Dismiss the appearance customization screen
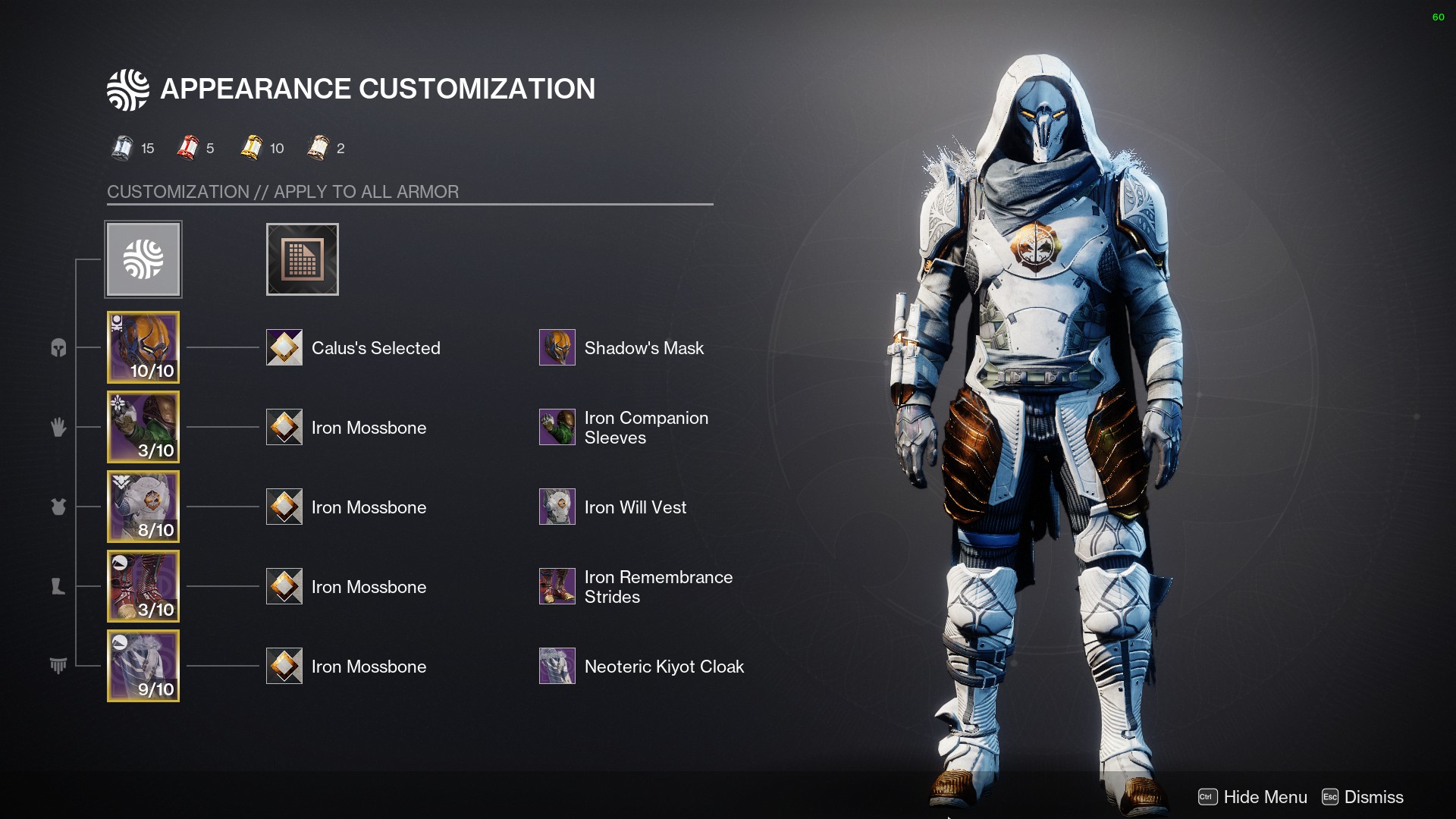 (x=1363, y=797)
